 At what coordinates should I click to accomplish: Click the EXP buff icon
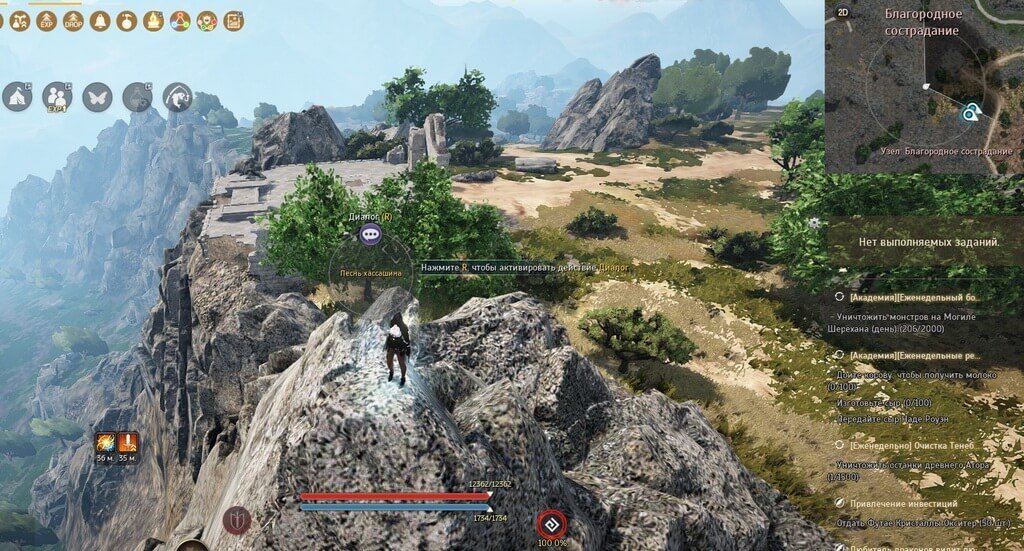pos(46,20)
